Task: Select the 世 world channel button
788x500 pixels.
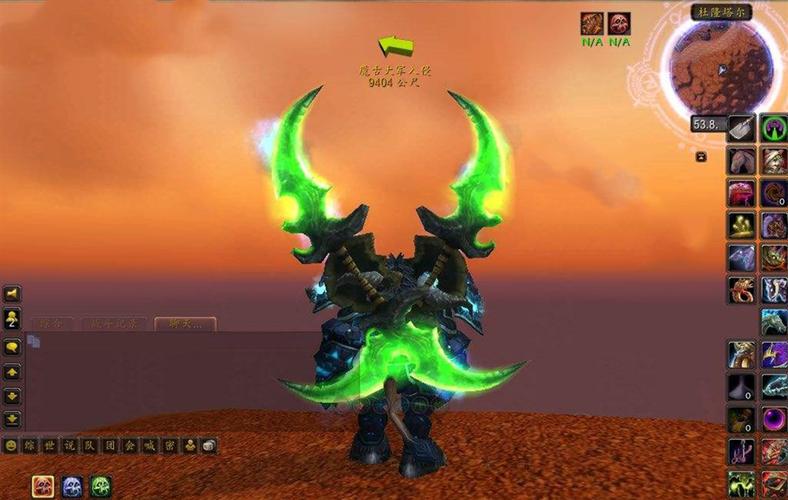Action: click(x=50, y=445)
